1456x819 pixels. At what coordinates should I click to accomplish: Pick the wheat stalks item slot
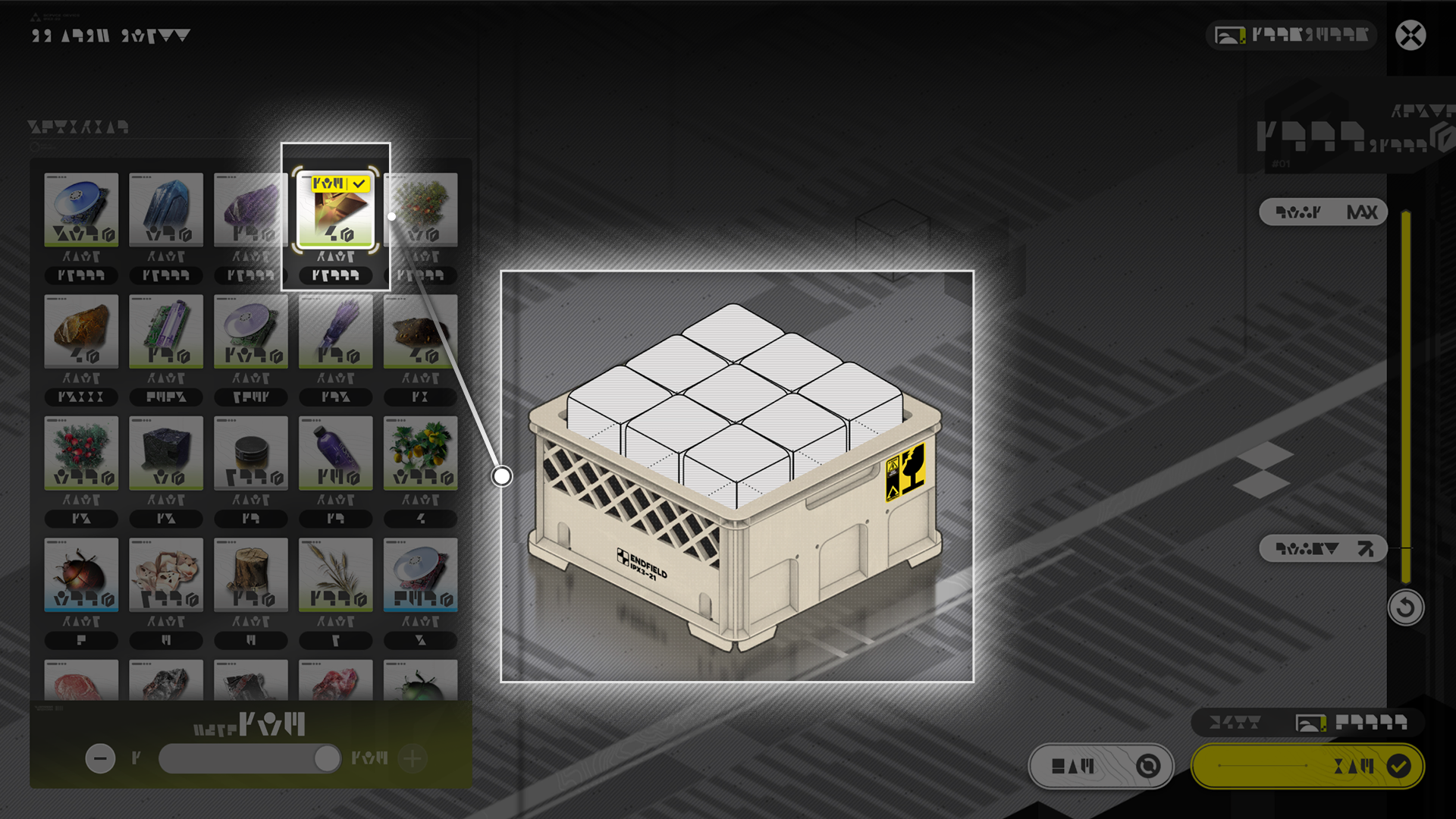pyautogui.click(x=335, y=574)
